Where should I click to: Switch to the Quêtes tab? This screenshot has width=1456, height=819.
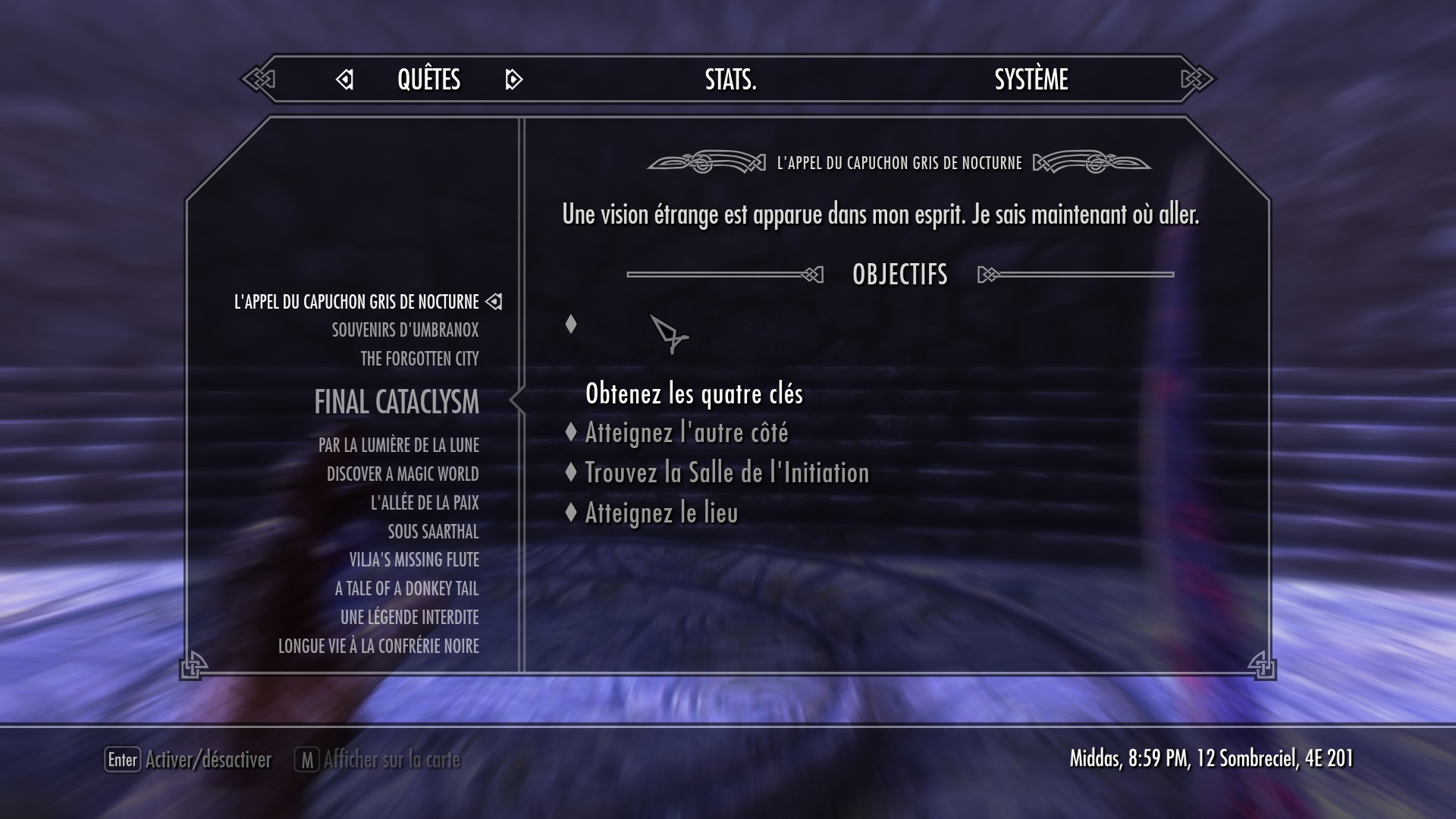point(428,79)
